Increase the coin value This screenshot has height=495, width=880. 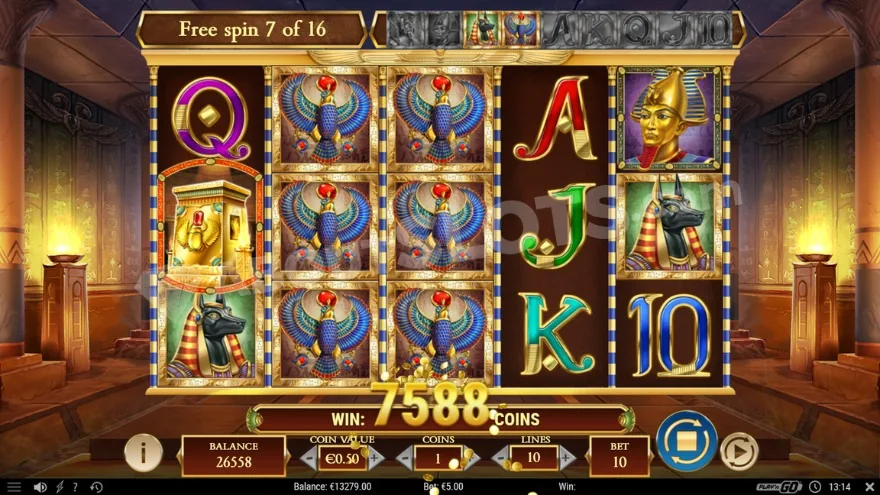click(376, 458)
